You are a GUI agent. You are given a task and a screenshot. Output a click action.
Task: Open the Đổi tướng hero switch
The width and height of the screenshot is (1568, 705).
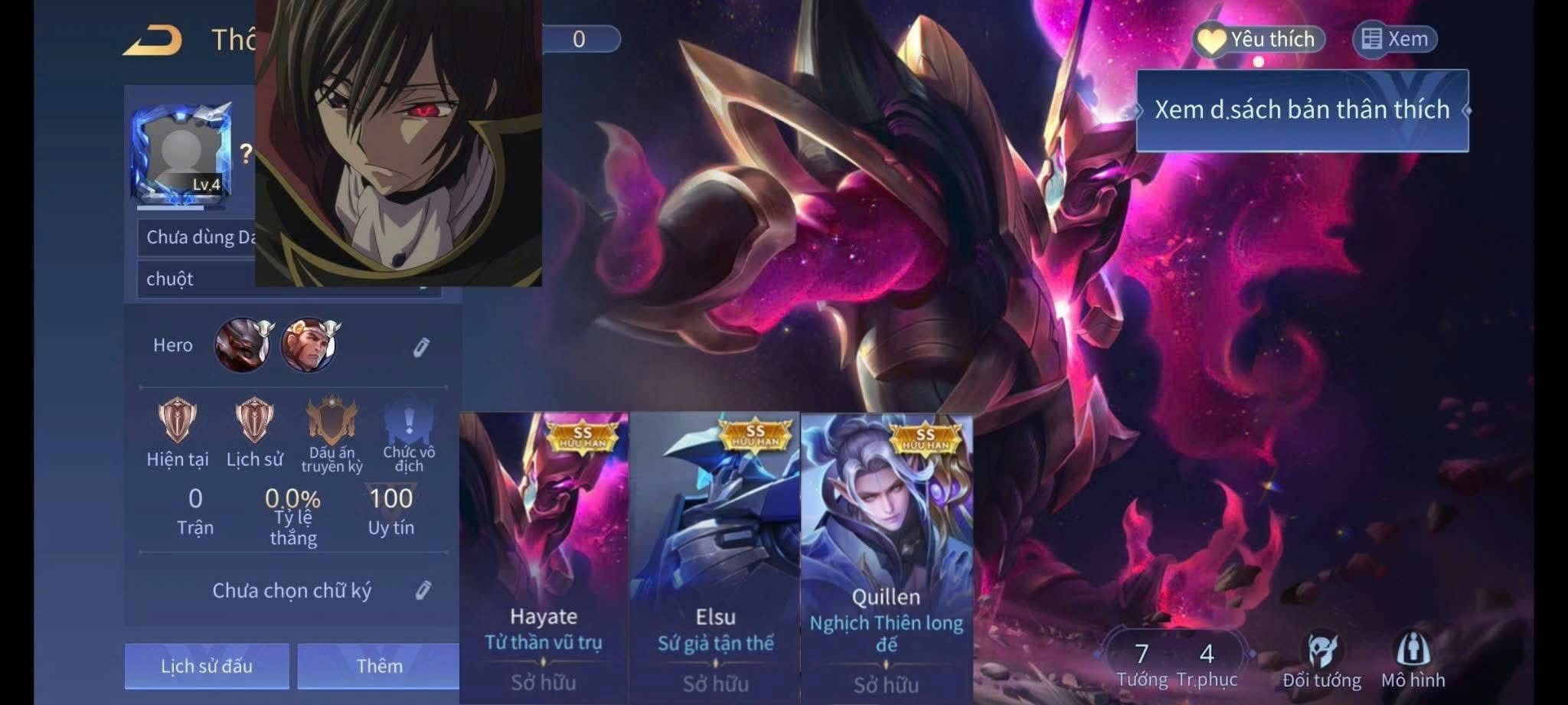tap(1322, 660)
